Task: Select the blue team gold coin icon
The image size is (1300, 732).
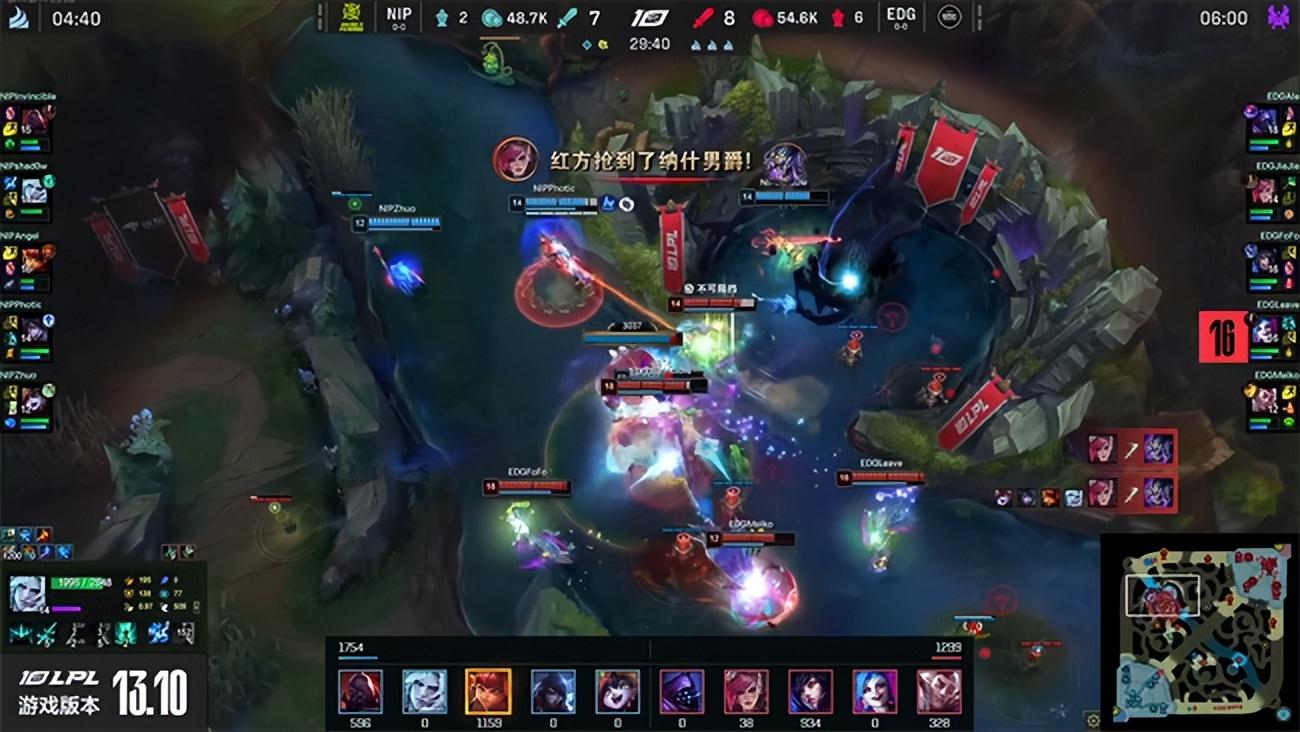Action: click(490, 16)
